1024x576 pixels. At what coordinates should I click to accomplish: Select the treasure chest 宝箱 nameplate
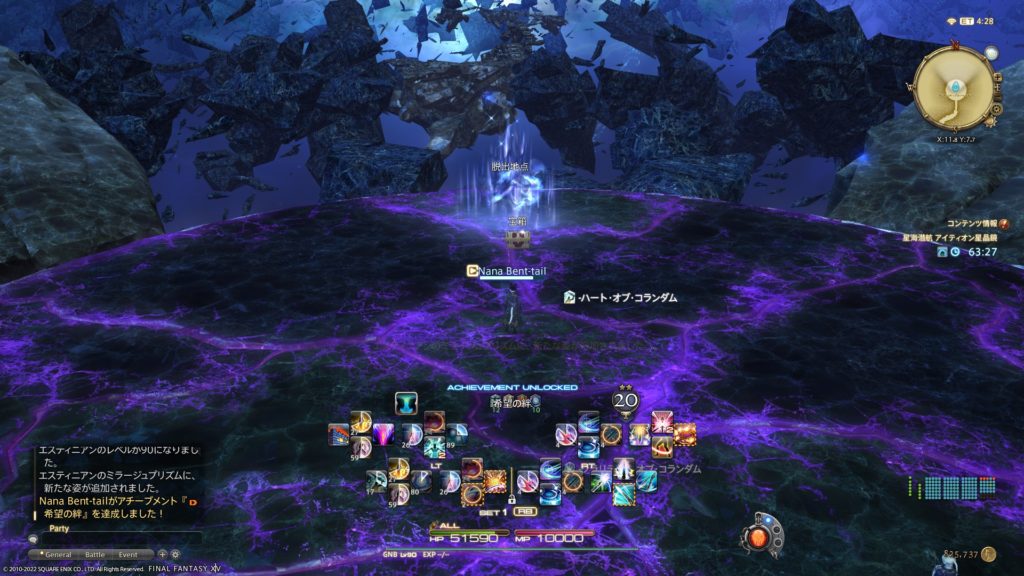517,220
